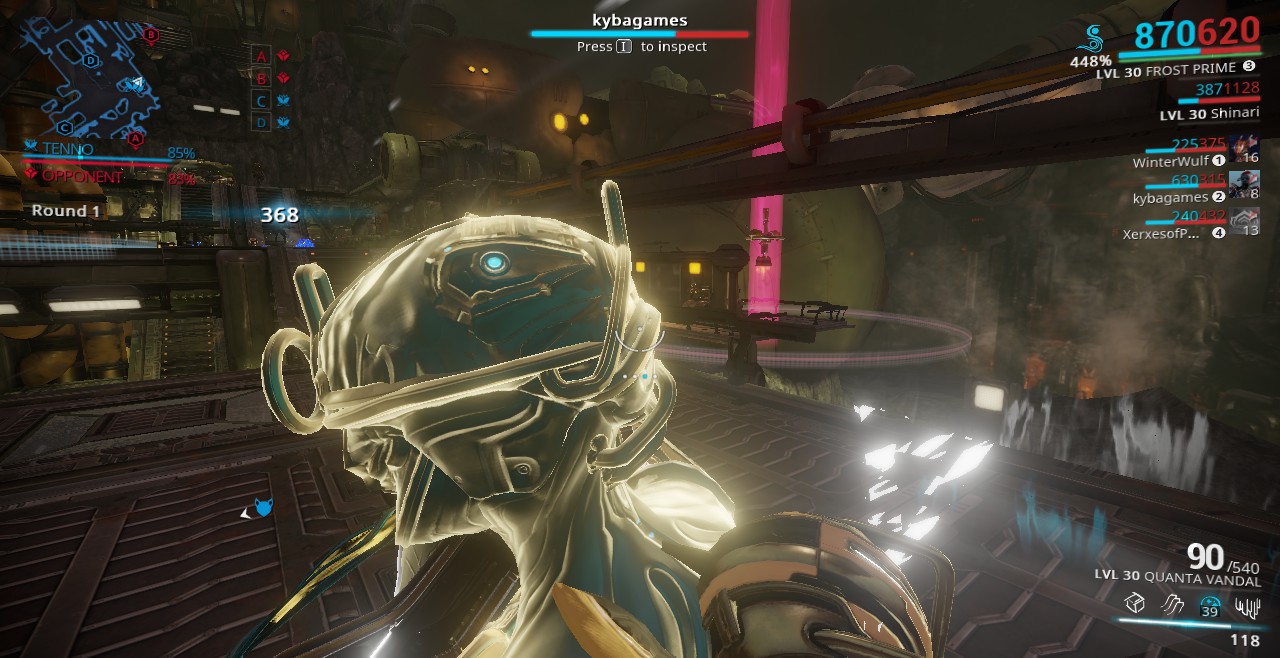Viewport: 1280px width, 658px height.
Task: Click the tower B status indicator
Action: [272, 78]
